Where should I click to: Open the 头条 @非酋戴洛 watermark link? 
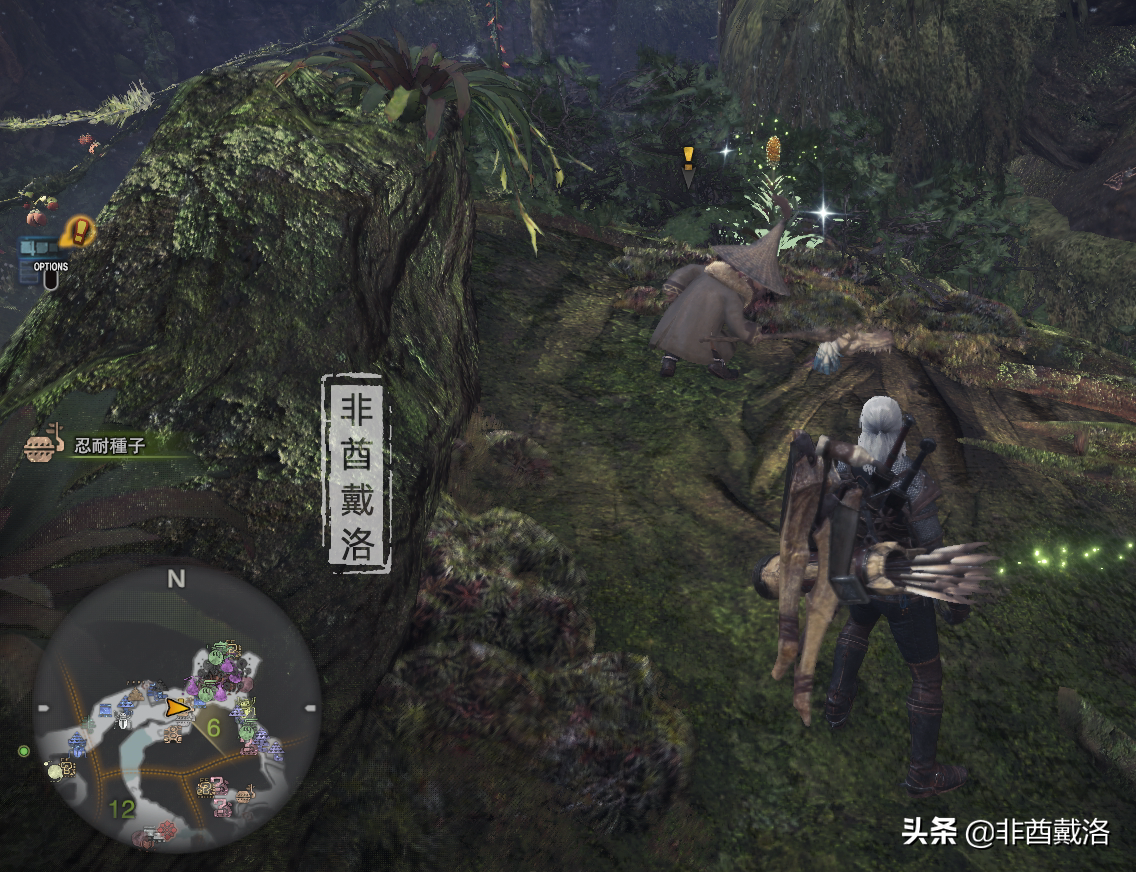1005,832
